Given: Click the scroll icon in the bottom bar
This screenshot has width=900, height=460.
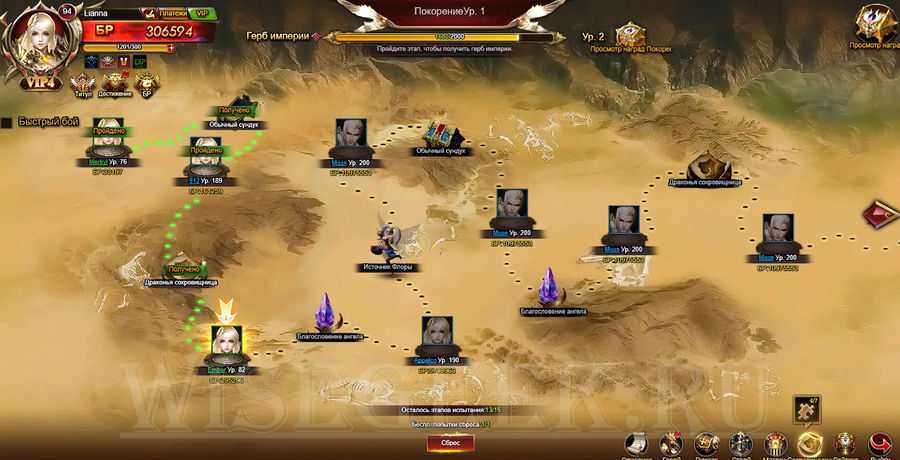Looking at the screenshot, I should click(636, 443).
